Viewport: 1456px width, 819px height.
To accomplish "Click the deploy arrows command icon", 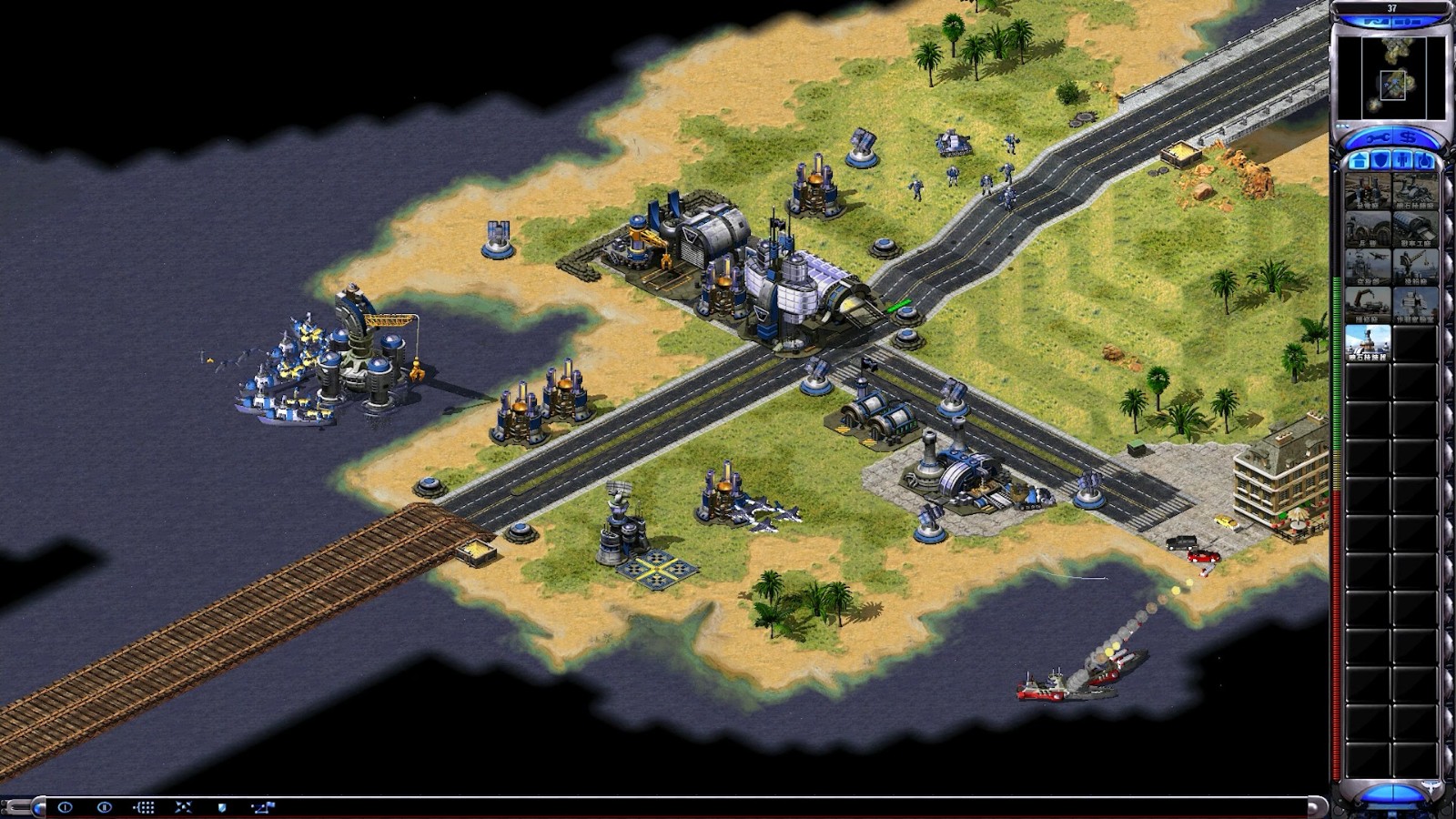I will (183, 807).
